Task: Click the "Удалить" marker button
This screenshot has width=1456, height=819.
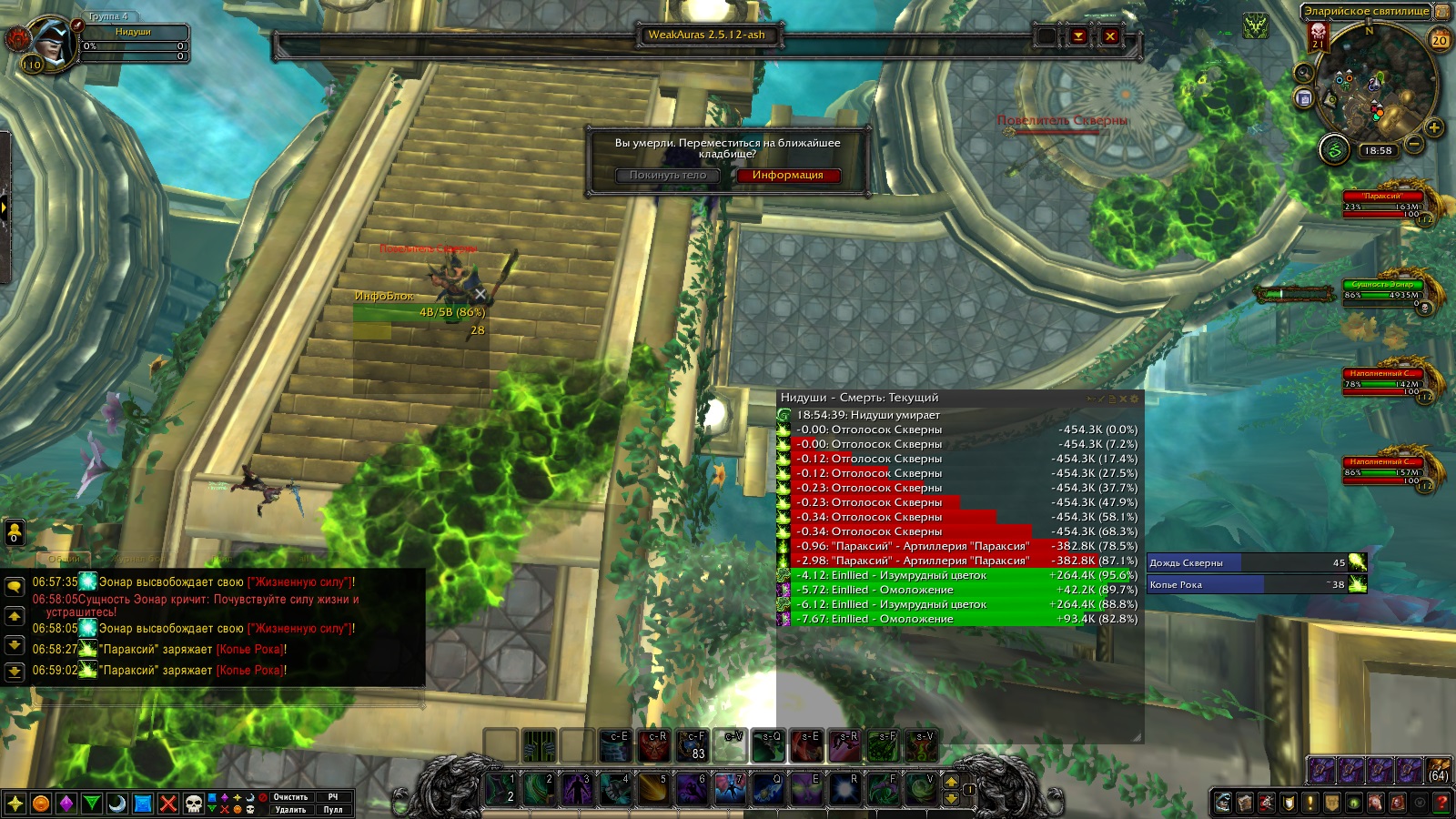Action: pyautogui.click(x=290, y=810)
